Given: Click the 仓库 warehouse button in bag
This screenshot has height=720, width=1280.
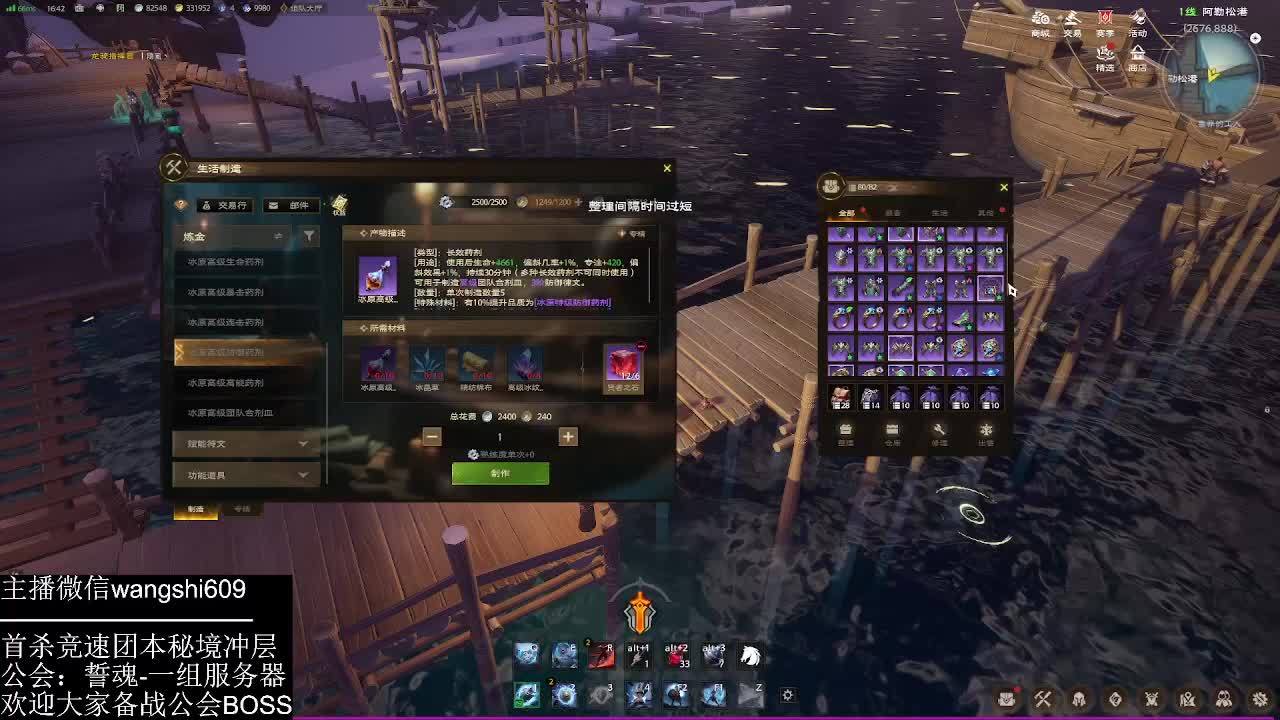Looking at the screenshot, I should click(892, 434).
